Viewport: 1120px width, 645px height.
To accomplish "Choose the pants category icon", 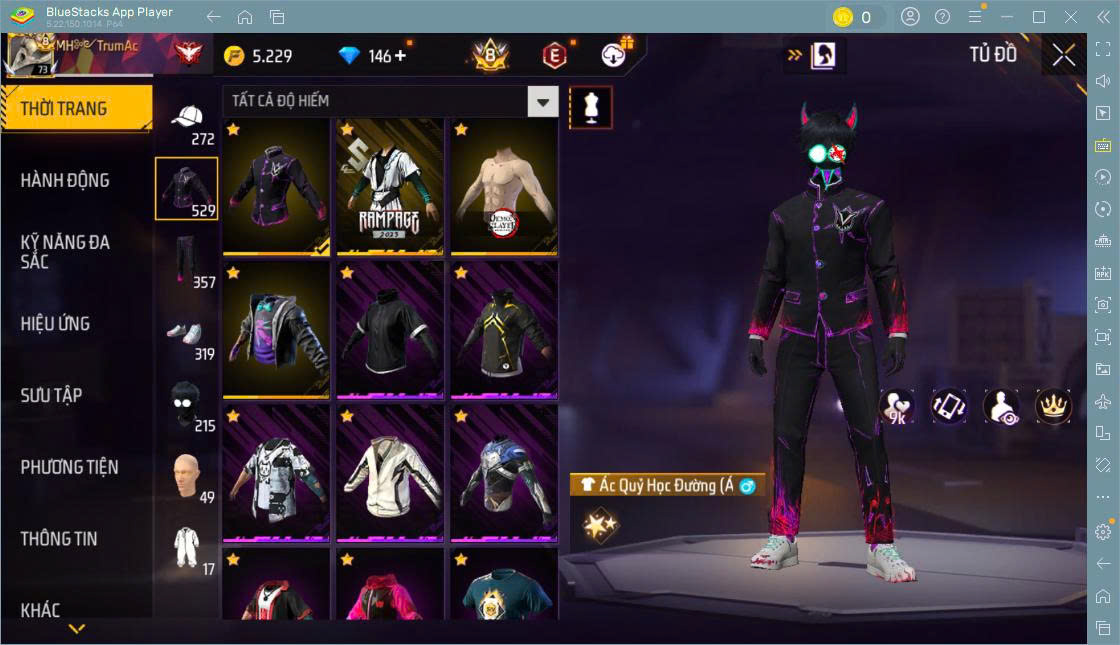I will [x=187, y=261].
